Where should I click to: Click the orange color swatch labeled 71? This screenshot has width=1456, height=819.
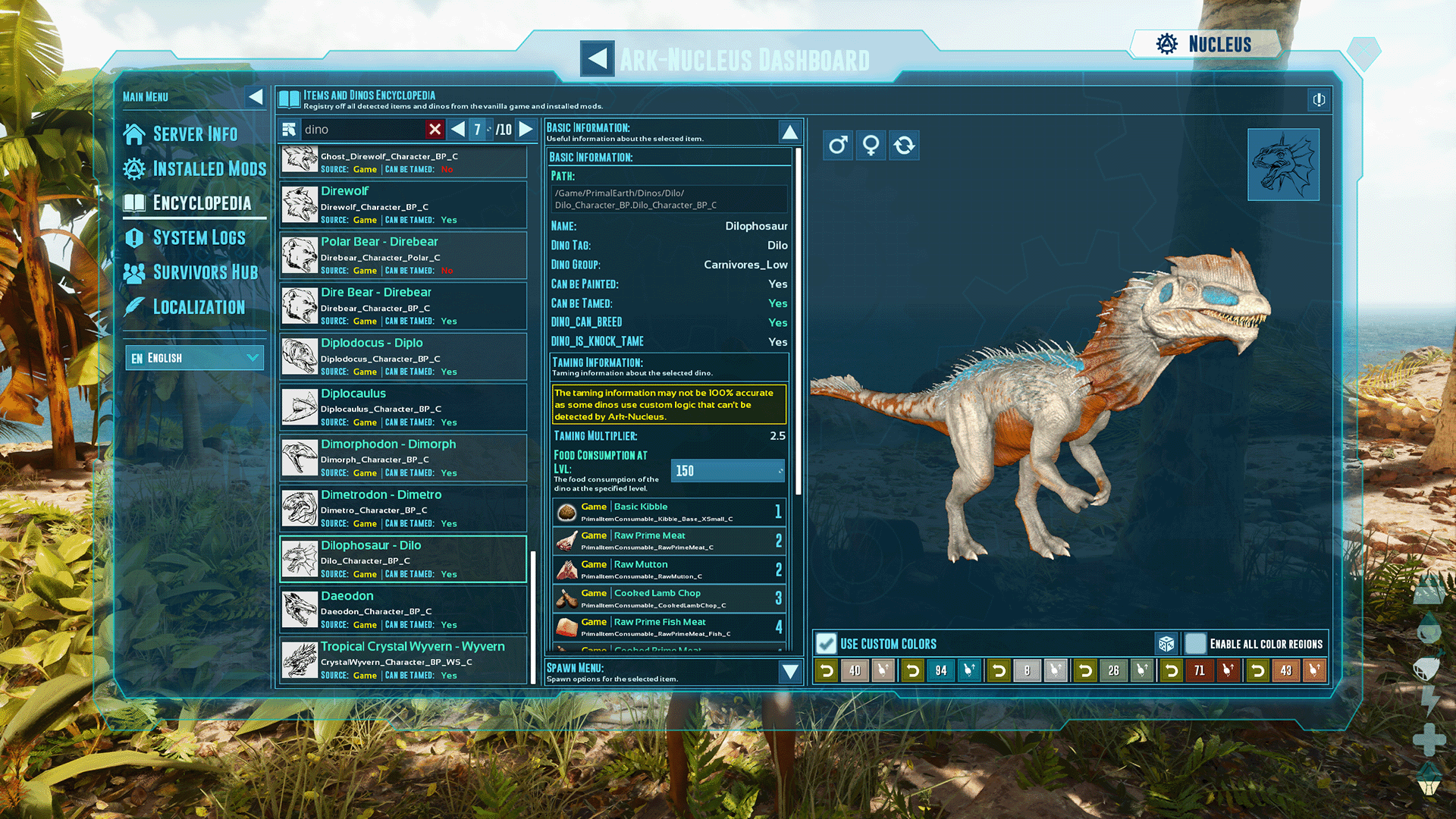pyautogui.click(x=1200, y=670)
